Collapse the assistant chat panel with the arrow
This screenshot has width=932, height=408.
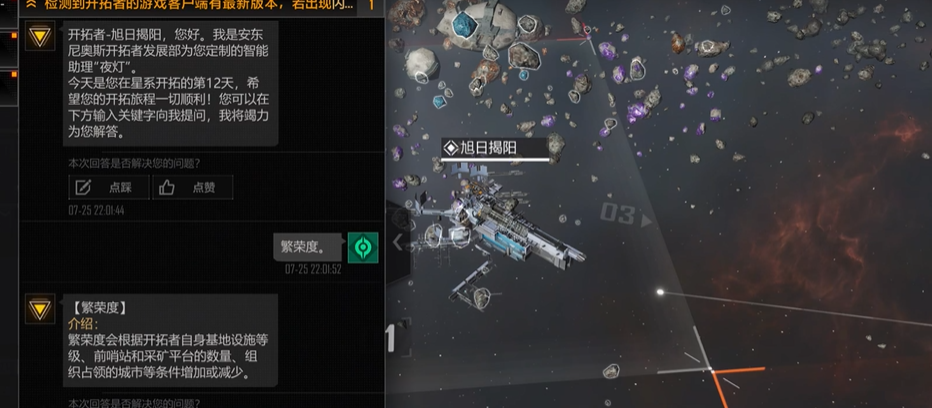[398, 241]
